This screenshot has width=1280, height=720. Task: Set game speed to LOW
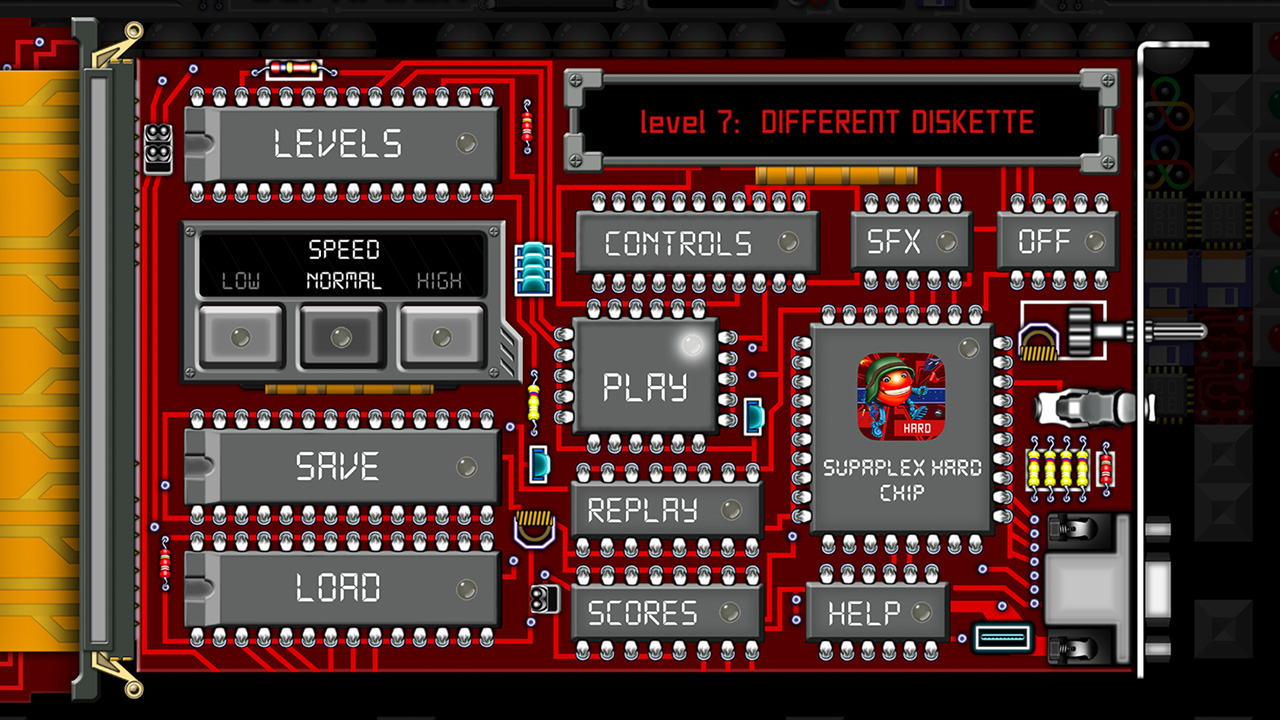pyautogui.click(x=240, y=338)
